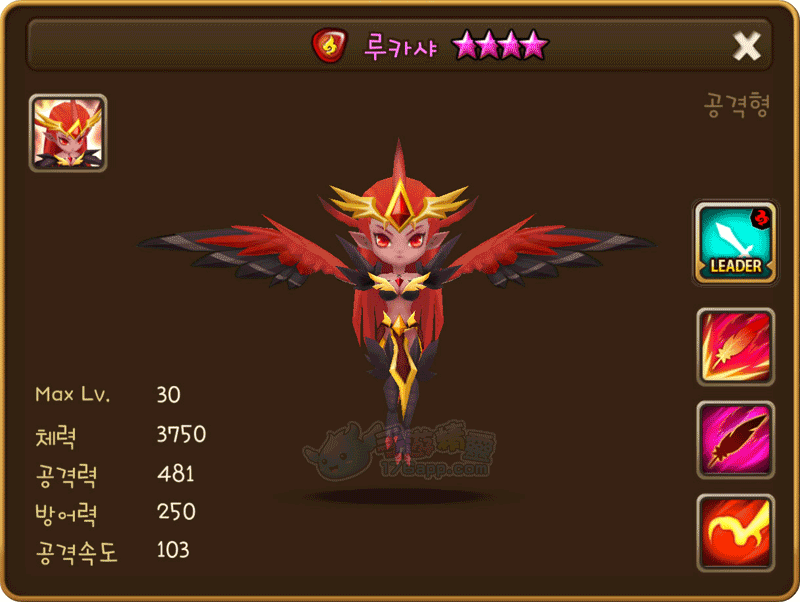This screenshot has width=800, height=602.
Task: Open the pink feather skill icon
Action: [x=735, y=439]
